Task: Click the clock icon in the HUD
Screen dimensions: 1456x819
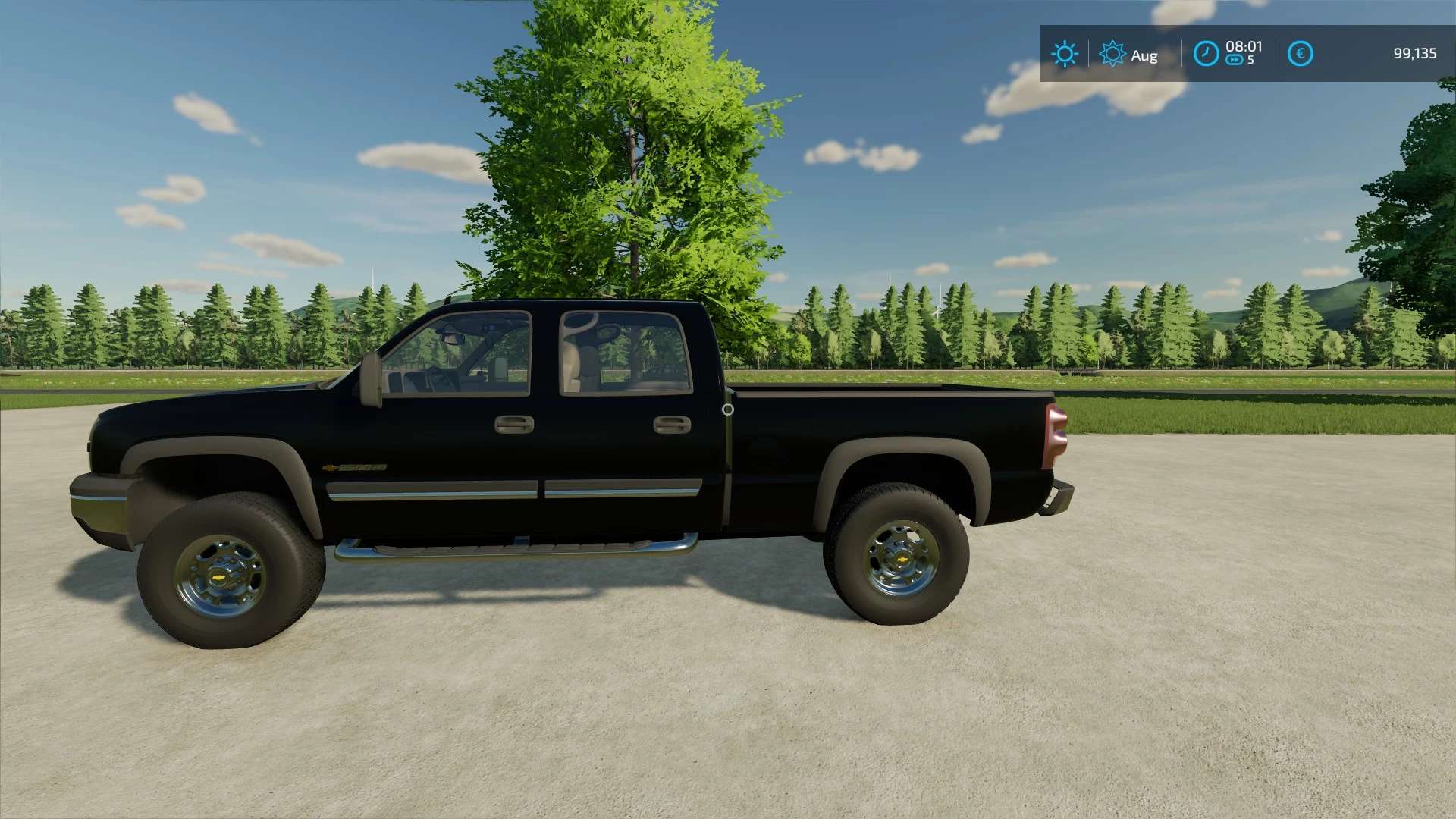Action: pyautogui.click(x=1206, y=54)
